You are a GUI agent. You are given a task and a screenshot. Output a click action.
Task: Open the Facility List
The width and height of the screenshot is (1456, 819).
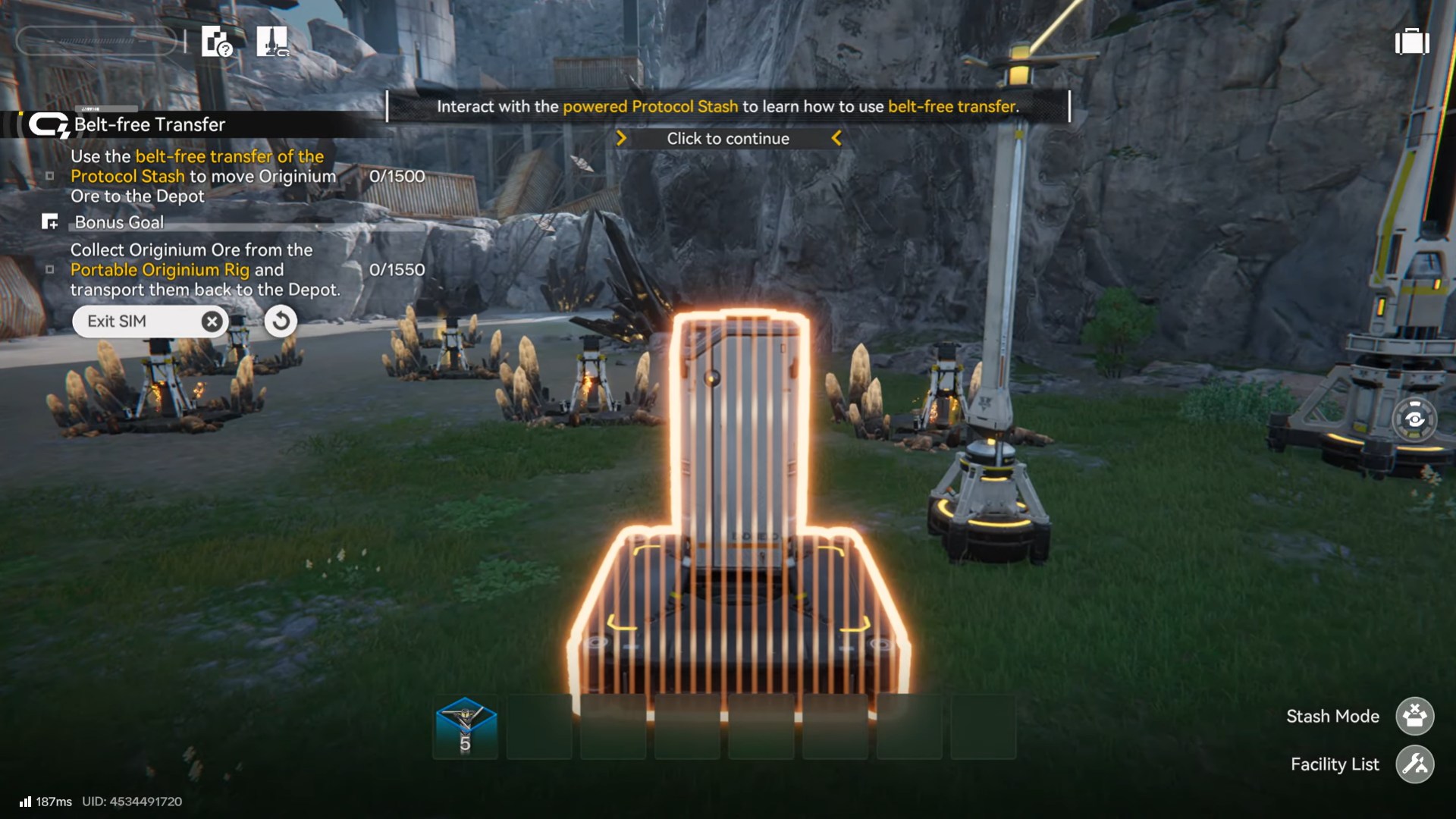pos(1414,764)
